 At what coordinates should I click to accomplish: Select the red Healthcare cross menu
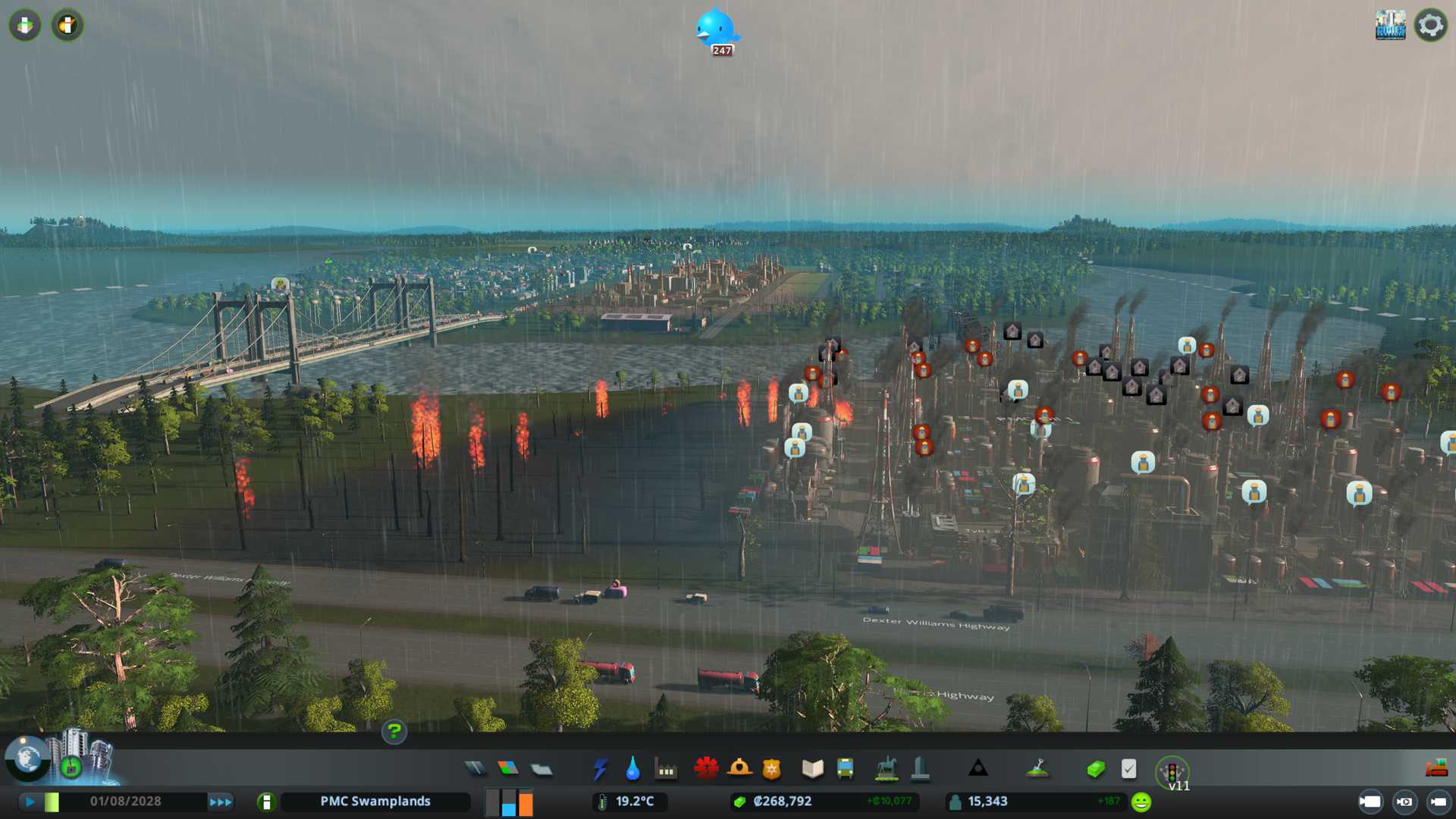click(706, 769)
